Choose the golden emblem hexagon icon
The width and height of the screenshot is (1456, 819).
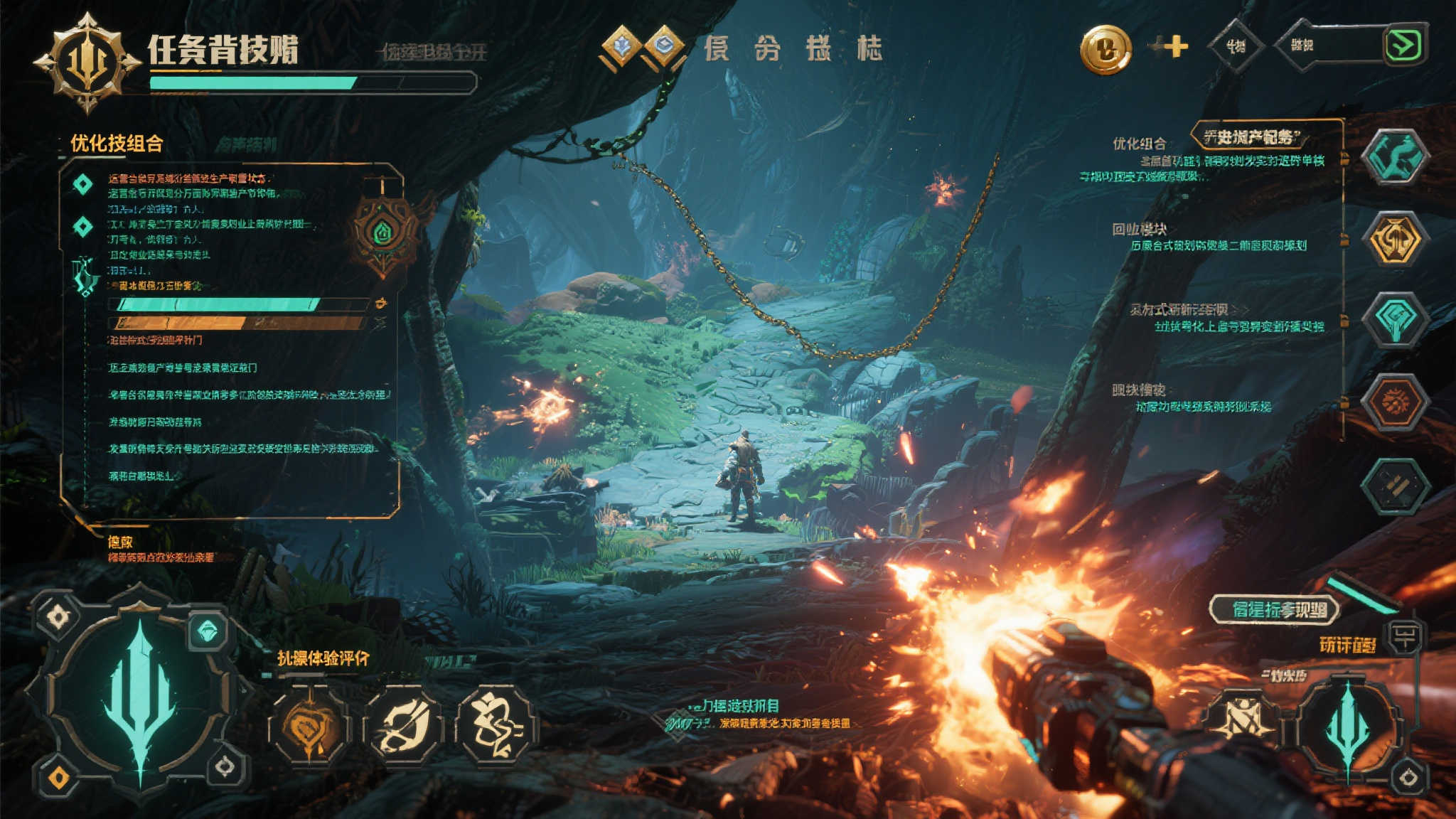(1395, 240)
